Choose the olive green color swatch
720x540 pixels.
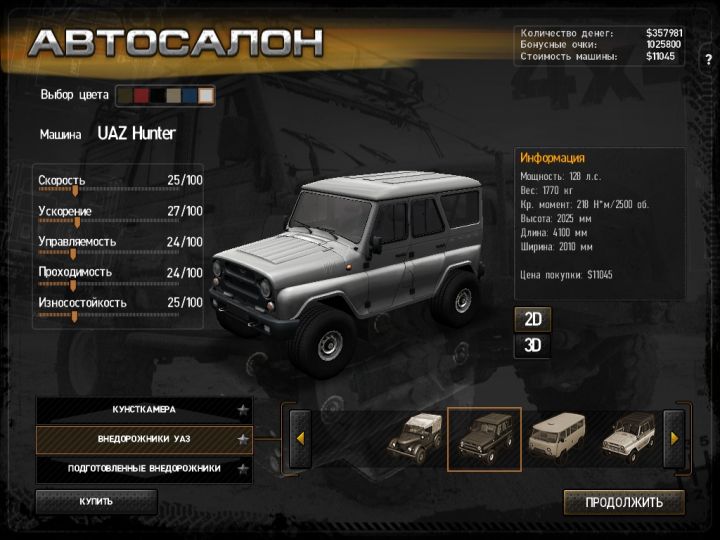pos(125,96)
